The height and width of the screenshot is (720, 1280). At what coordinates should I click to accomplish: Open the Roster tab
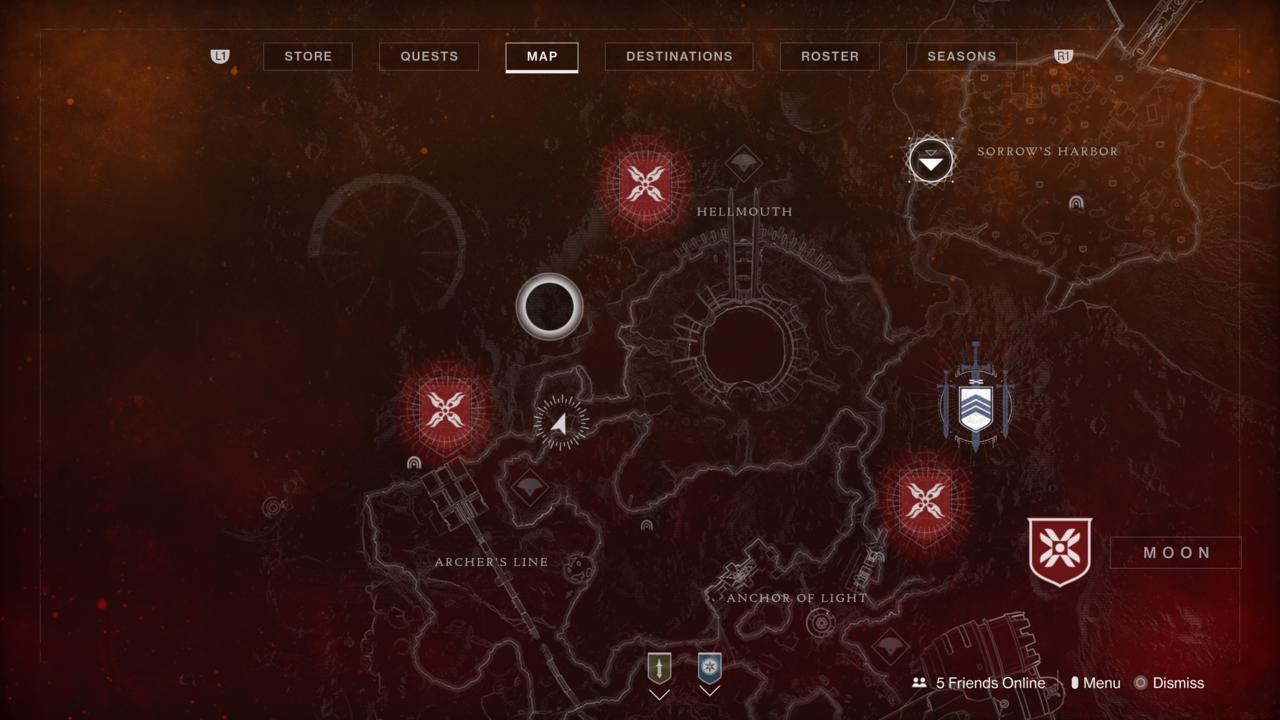coord(830,56)
